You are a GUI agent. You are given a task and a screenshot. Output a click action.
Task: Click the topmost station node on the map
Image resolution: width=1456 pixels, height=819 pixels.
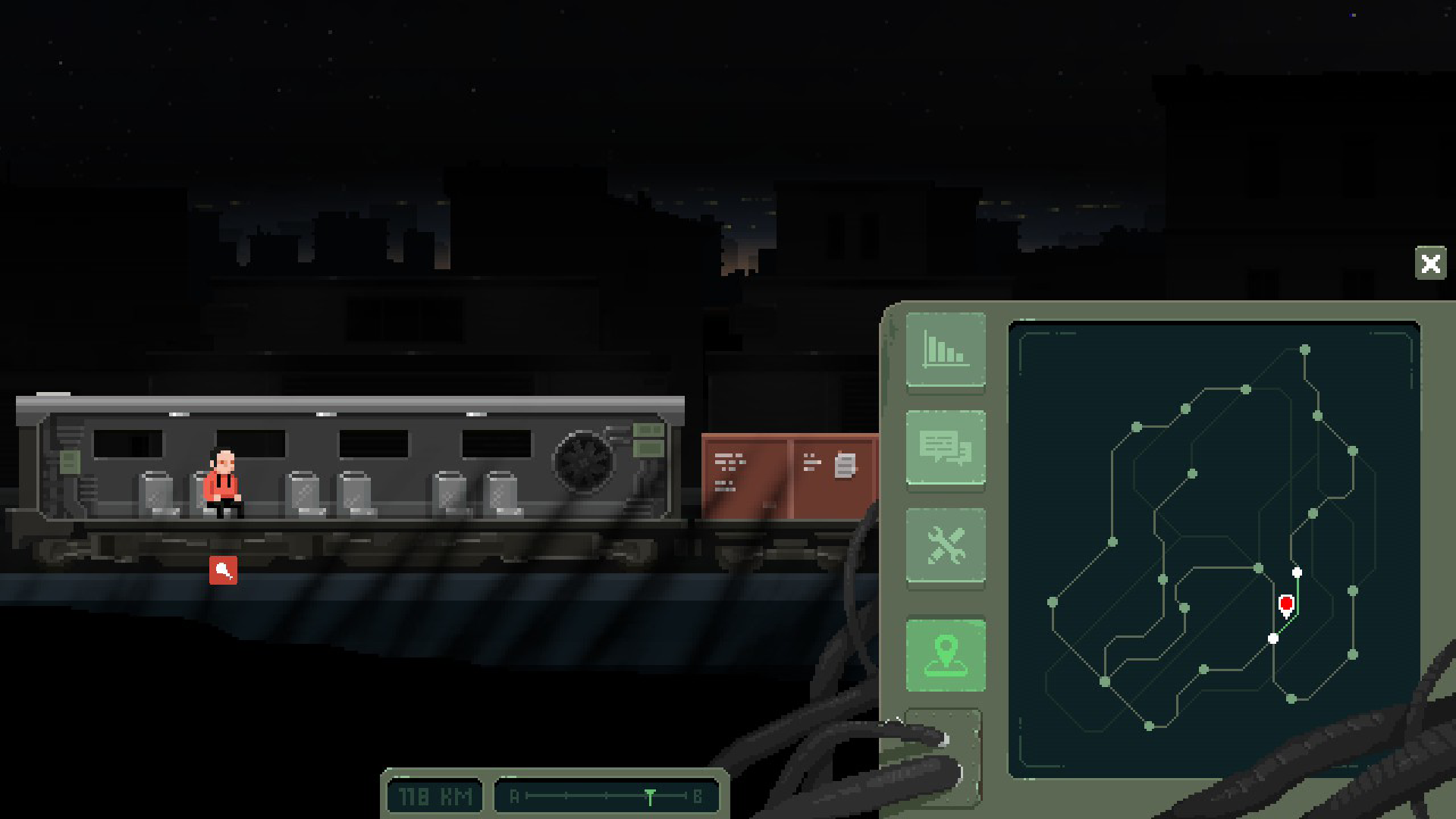pos(1307,351)
